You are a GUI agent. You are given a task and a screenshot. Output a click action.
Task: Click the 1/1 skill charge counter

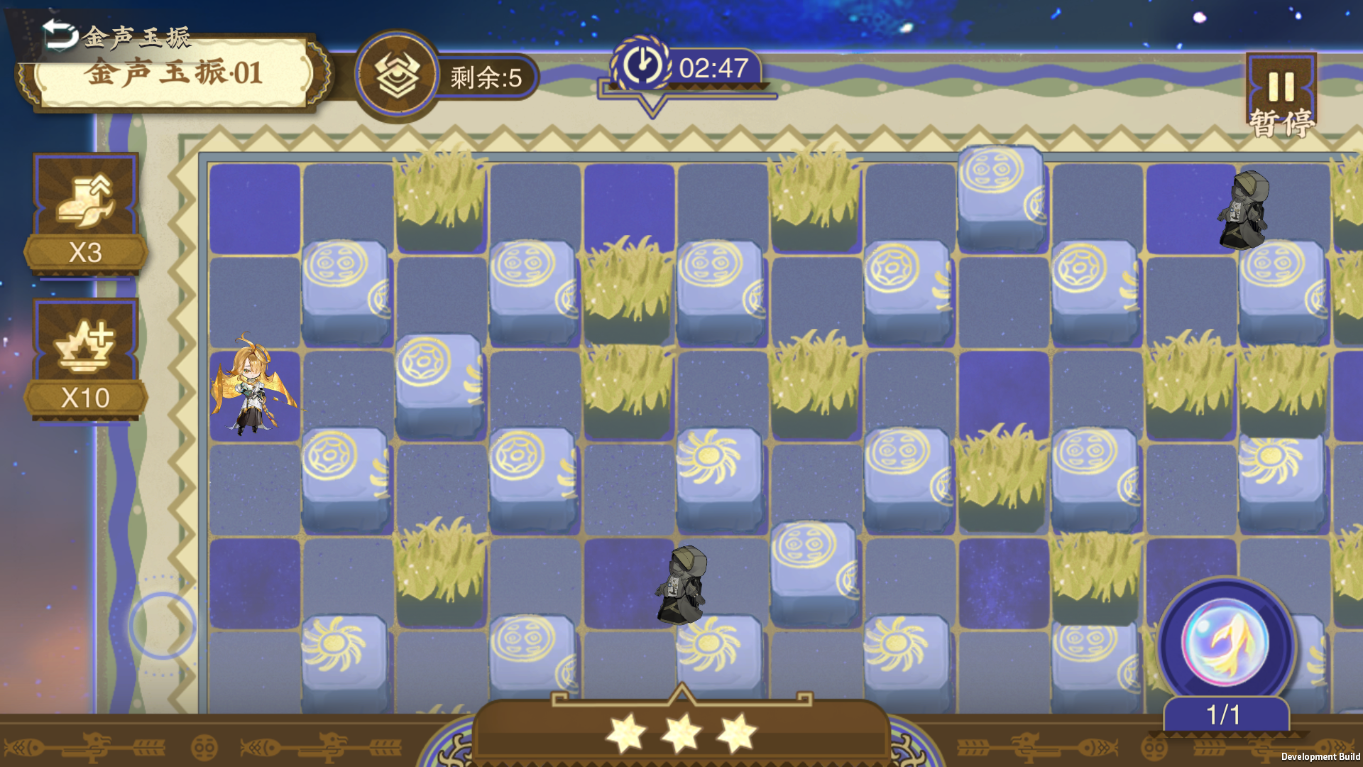(1223, 714)
